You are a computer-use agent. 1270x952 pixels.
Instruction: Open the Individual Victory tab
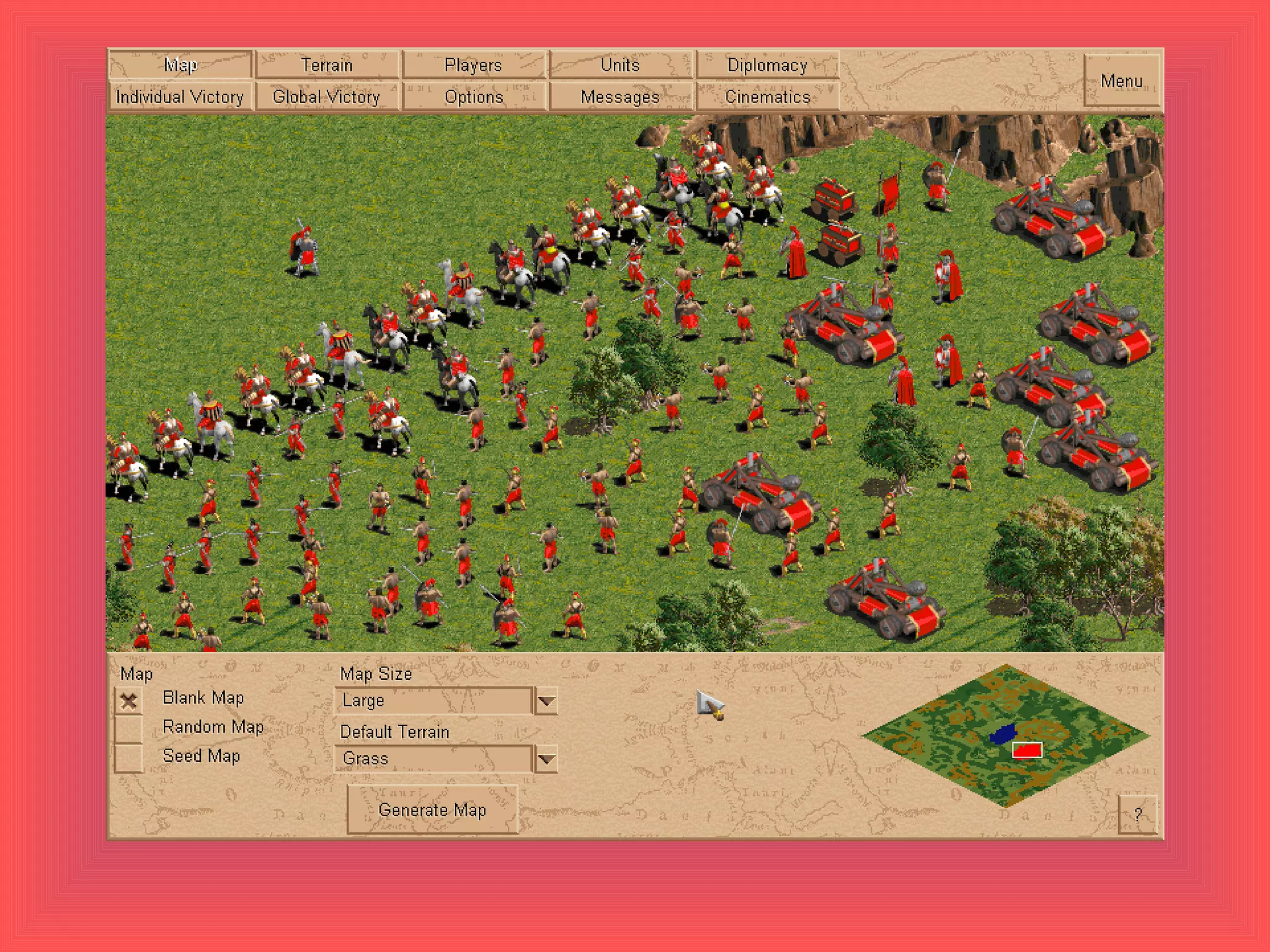[180, 97]
